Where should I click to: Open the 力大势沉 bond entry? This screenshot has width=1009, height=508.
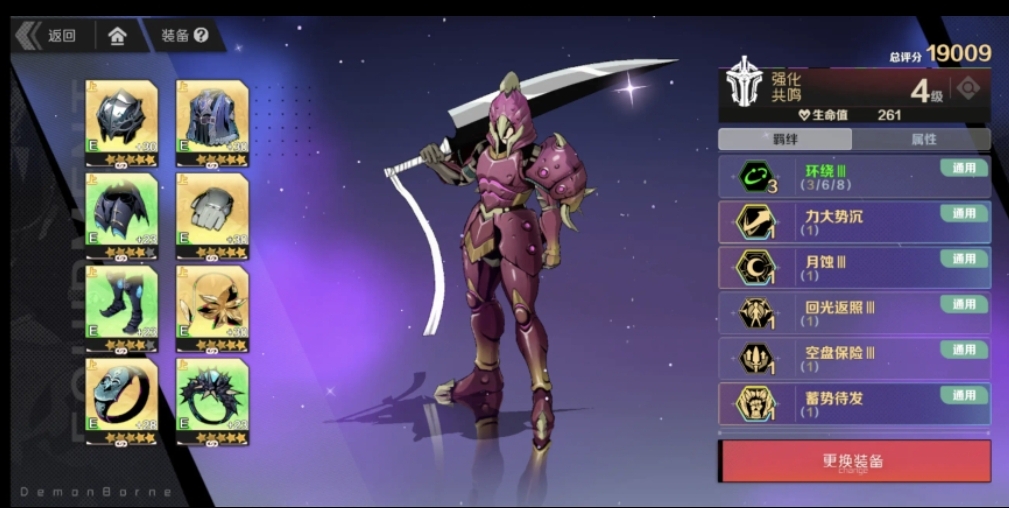[854, 222]
